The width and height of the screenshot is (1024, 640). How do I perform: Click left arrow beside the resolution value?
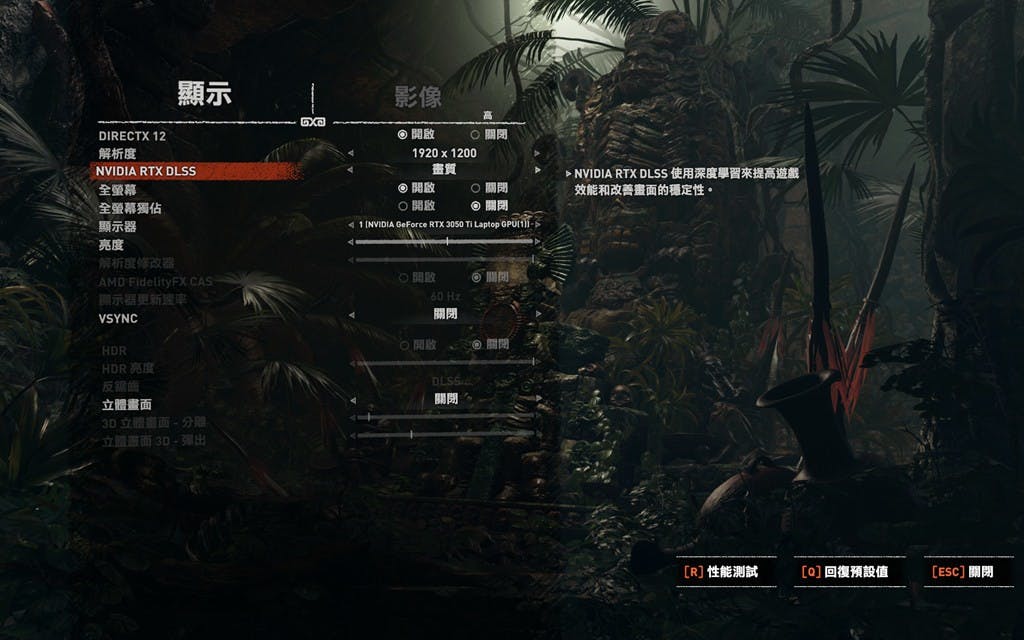[350, 154]
